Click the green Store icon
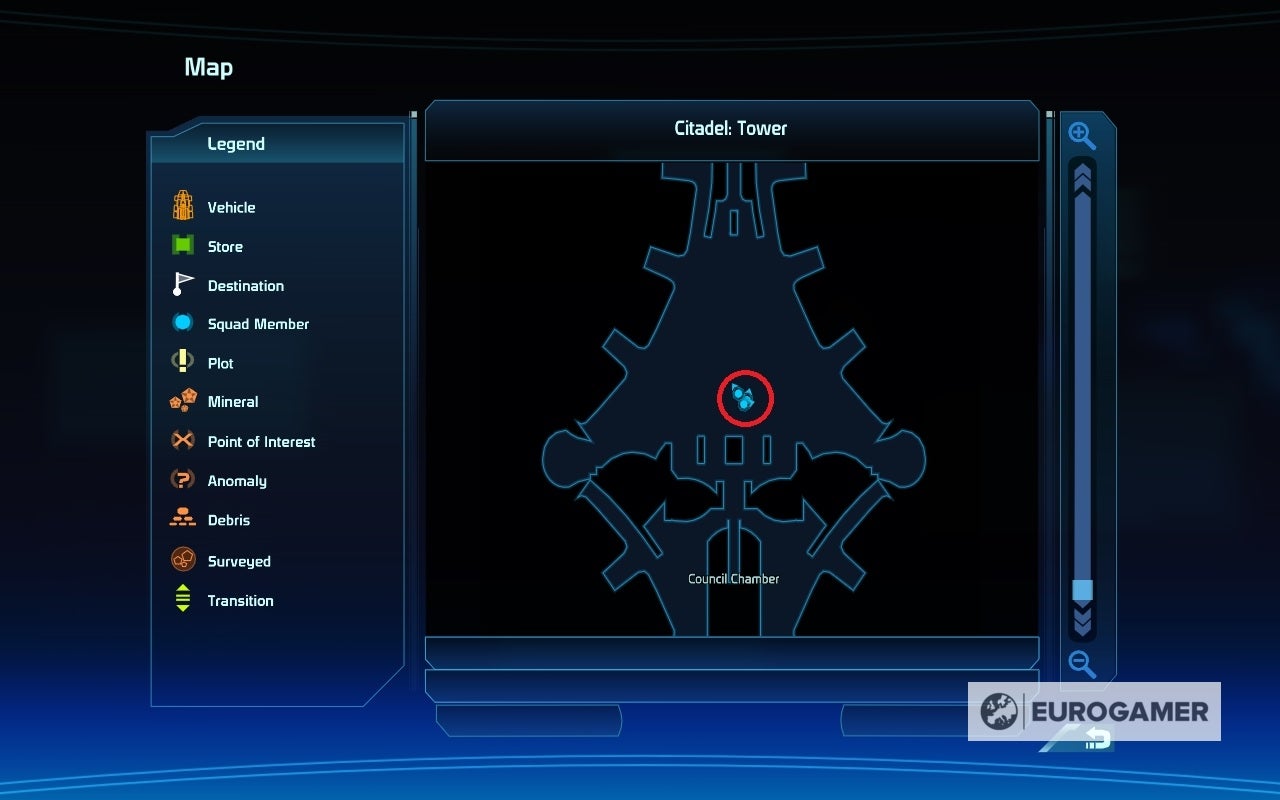This screenshot has width=1280, height=800. (x=181, y=245)
